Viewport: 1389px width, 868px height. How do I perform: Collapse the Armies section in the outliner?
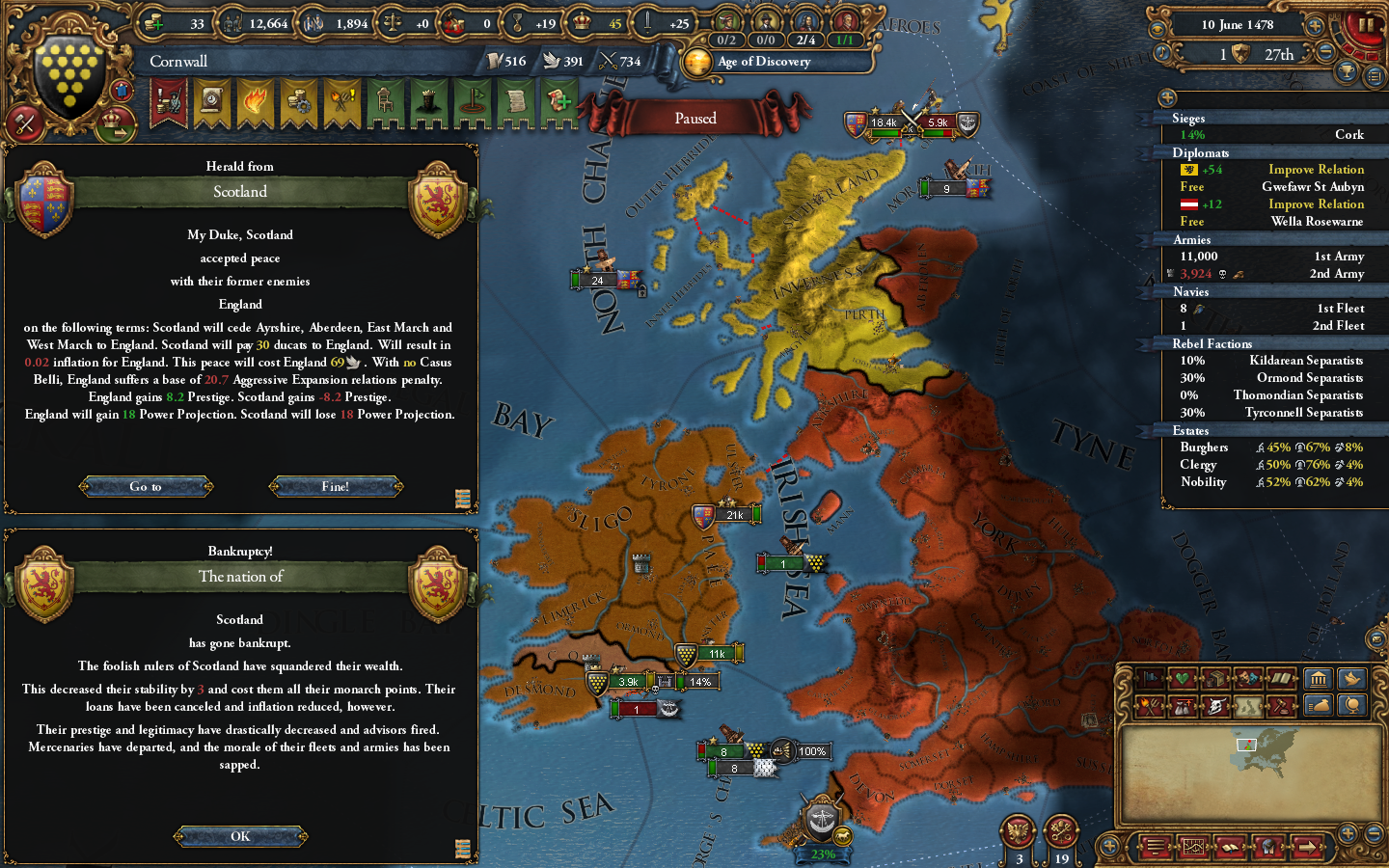(x=1192, y=239)
